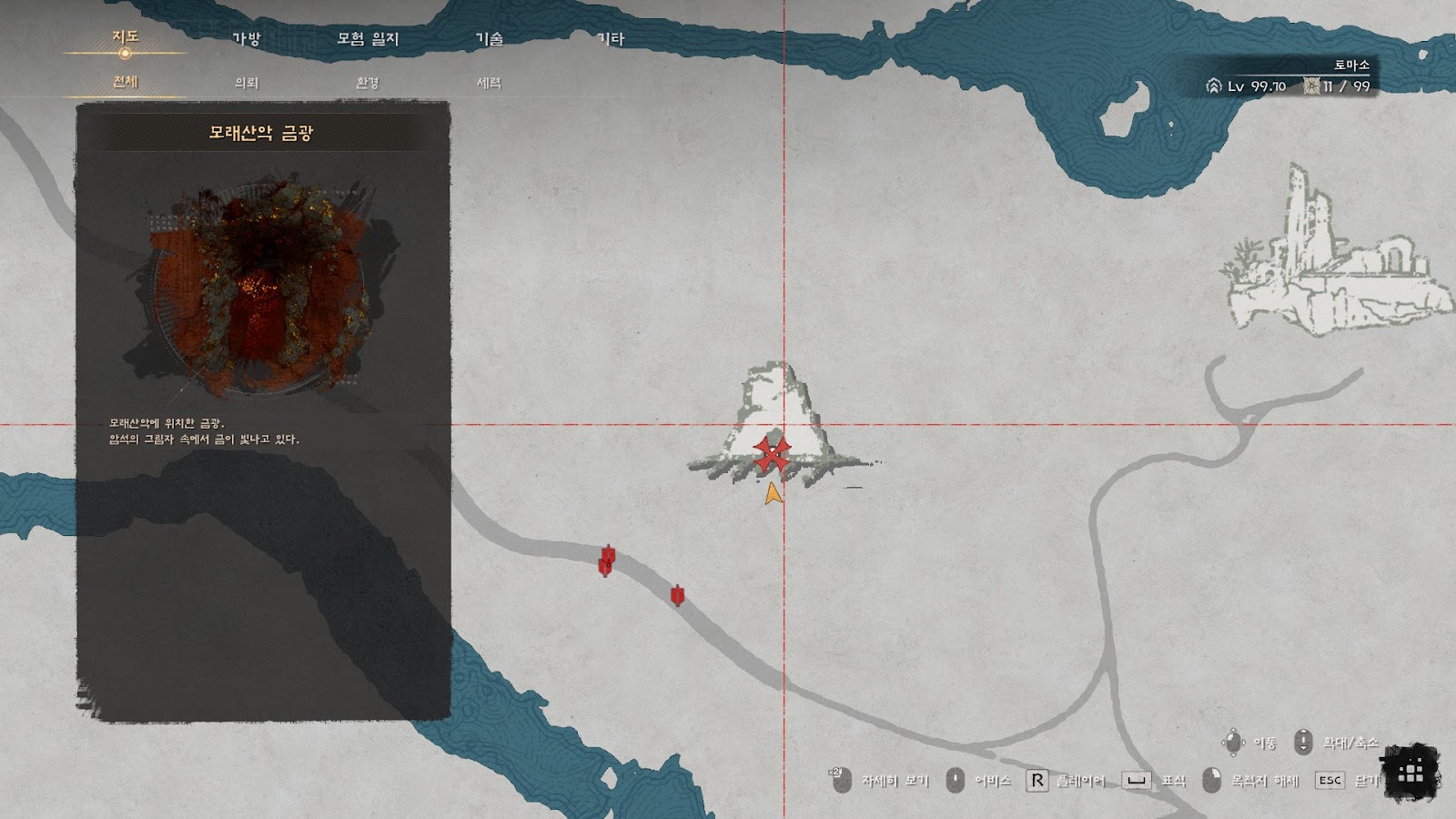This screenshot has height=819, width=1456.
Task: Select the orange player arrow marker
Action: coord(773,494)
